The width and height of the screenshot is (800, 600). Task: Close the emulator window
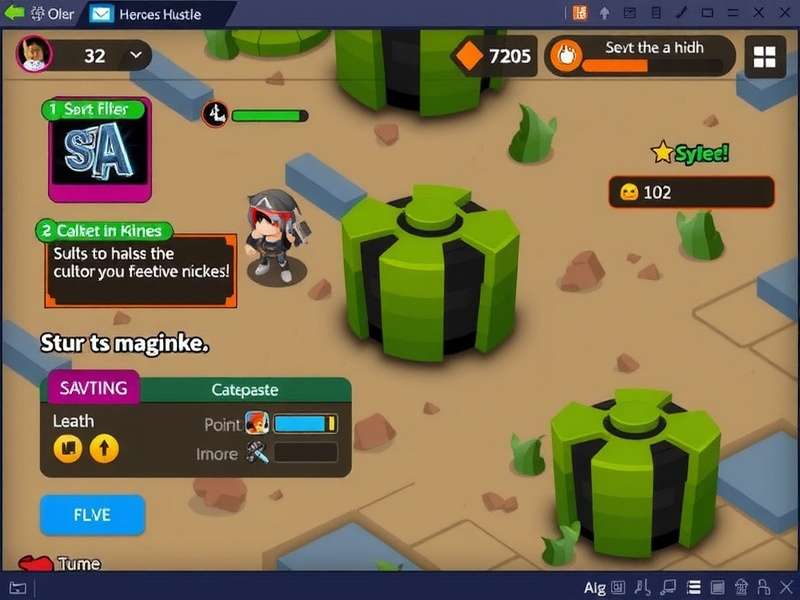click(785, 13)
